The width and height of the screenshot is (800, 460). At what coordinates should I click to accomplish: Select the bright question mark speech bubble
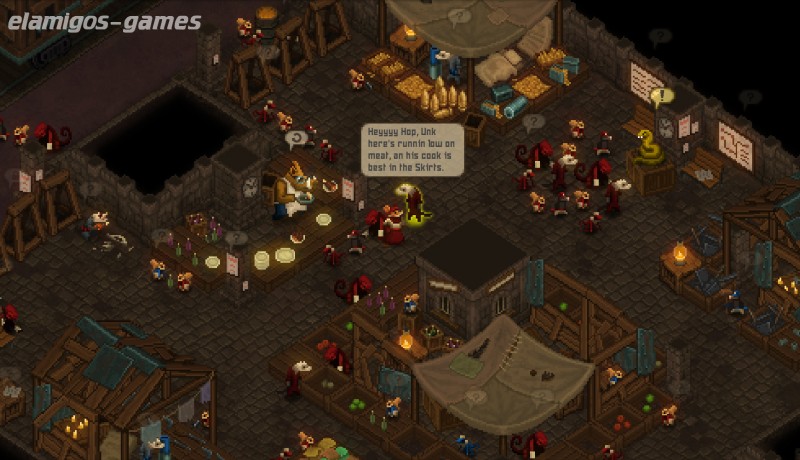click(x=534, y=122)
